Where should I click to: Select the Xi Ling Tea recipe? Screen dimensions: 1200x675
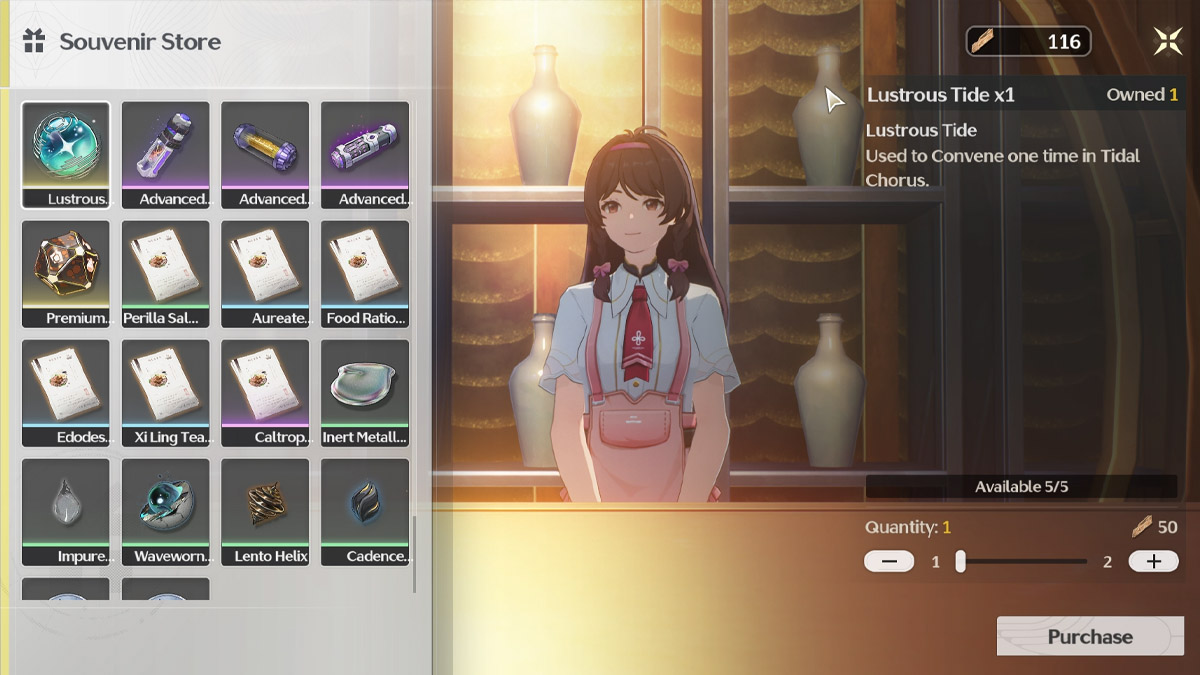click(x=166, y=392)
